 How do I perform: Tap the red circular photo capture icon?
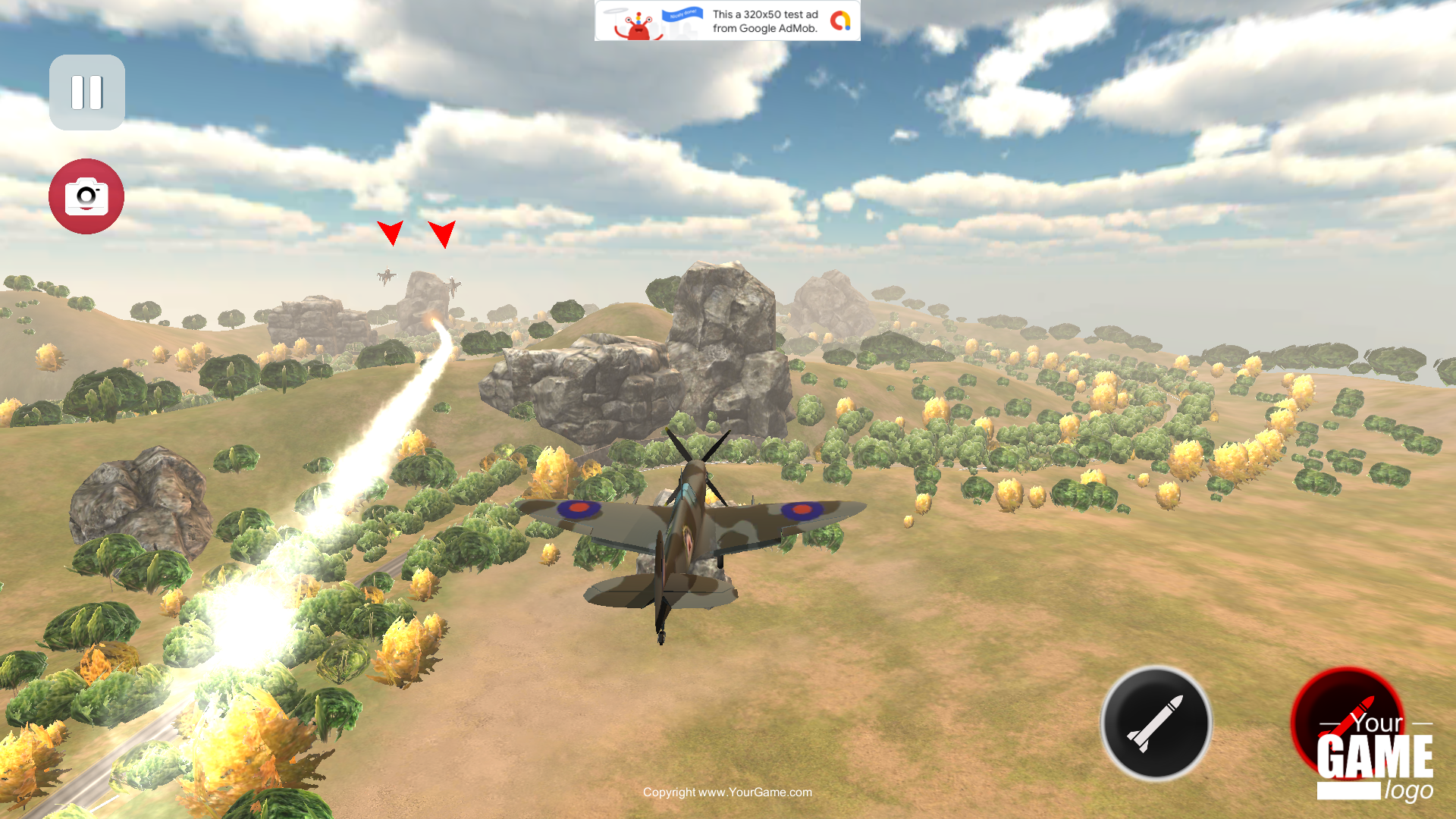86,196
